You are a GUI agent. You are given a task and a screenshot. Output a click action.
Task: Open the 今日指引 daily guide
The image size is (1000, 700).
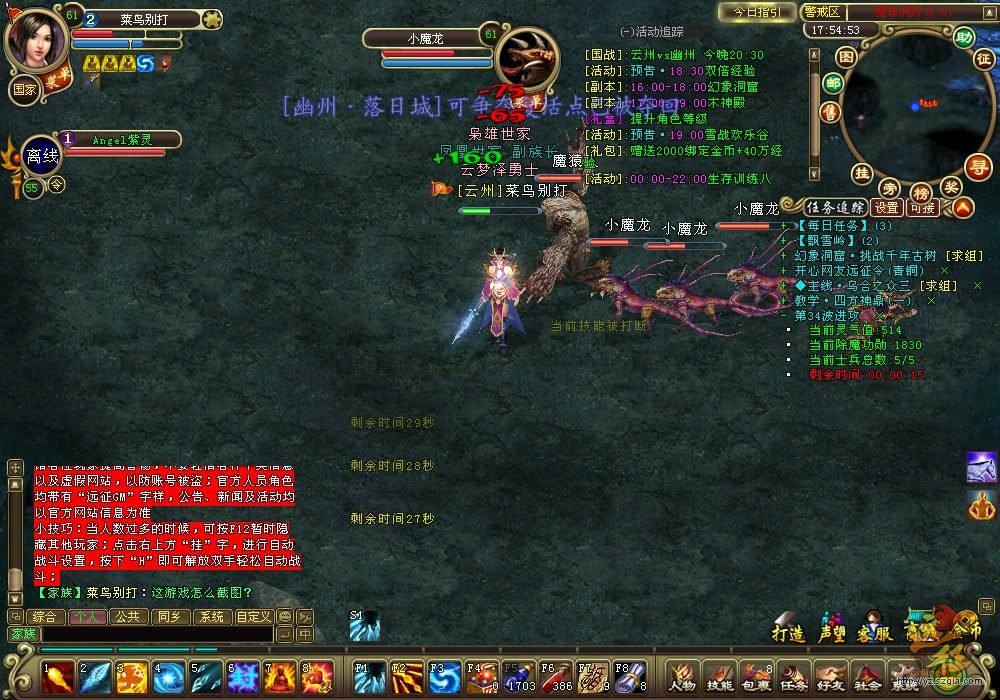tap(757, 12)
